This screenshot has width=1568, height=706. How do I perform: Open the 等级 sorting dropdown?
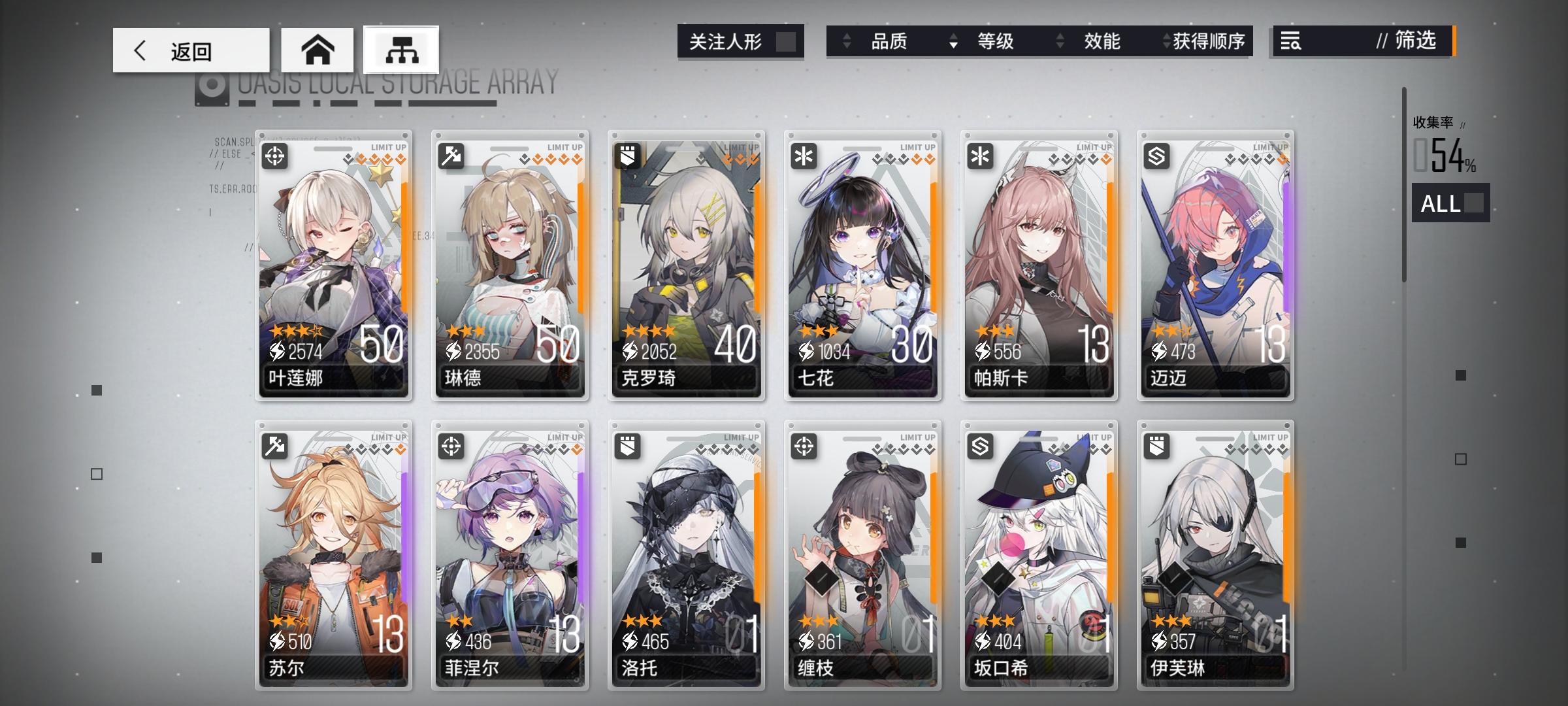996,42
